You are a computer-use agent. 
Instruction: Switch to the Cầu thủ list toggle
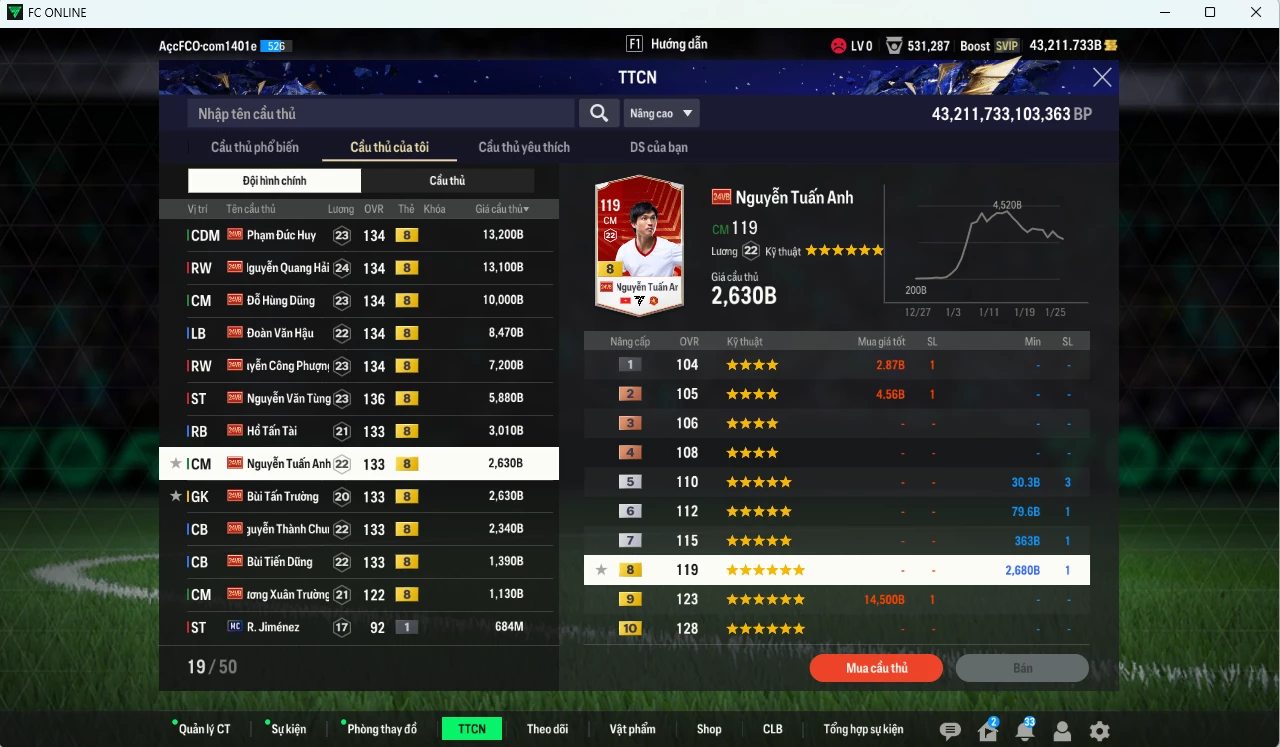[x=447, y=181]
